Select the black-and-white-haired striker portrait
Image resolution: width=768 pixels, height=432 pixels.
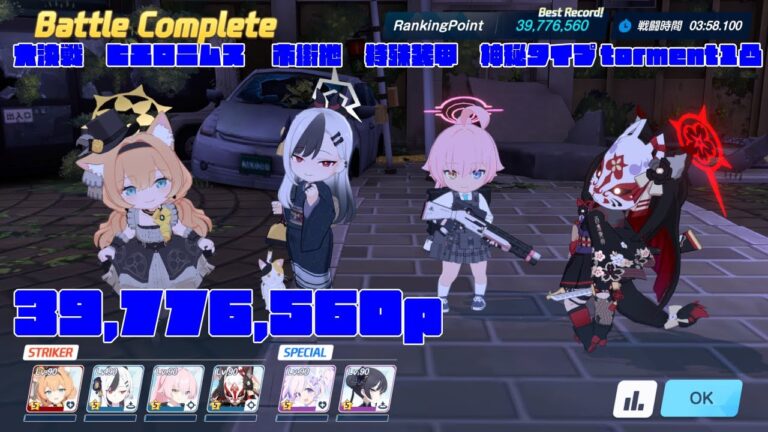click(x=117, y=389)
